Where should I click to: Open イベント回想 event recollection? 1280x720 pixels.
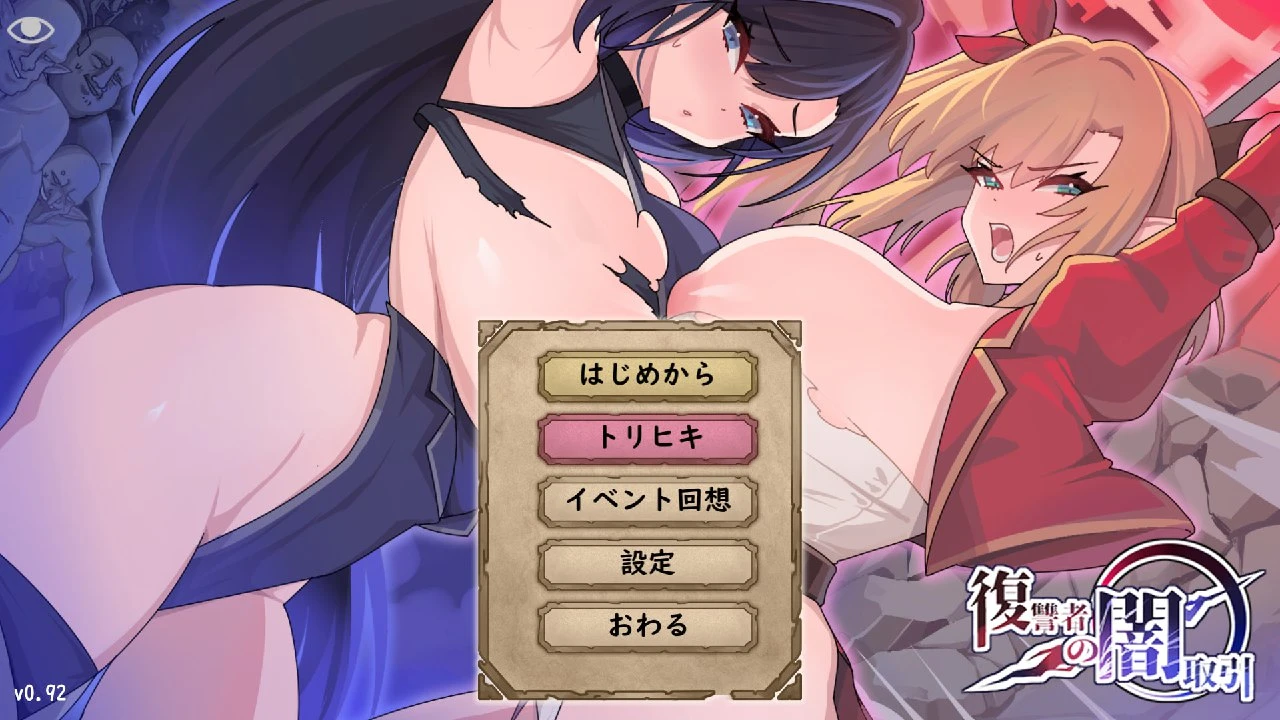pyautogui.click(x=648, y=499)
